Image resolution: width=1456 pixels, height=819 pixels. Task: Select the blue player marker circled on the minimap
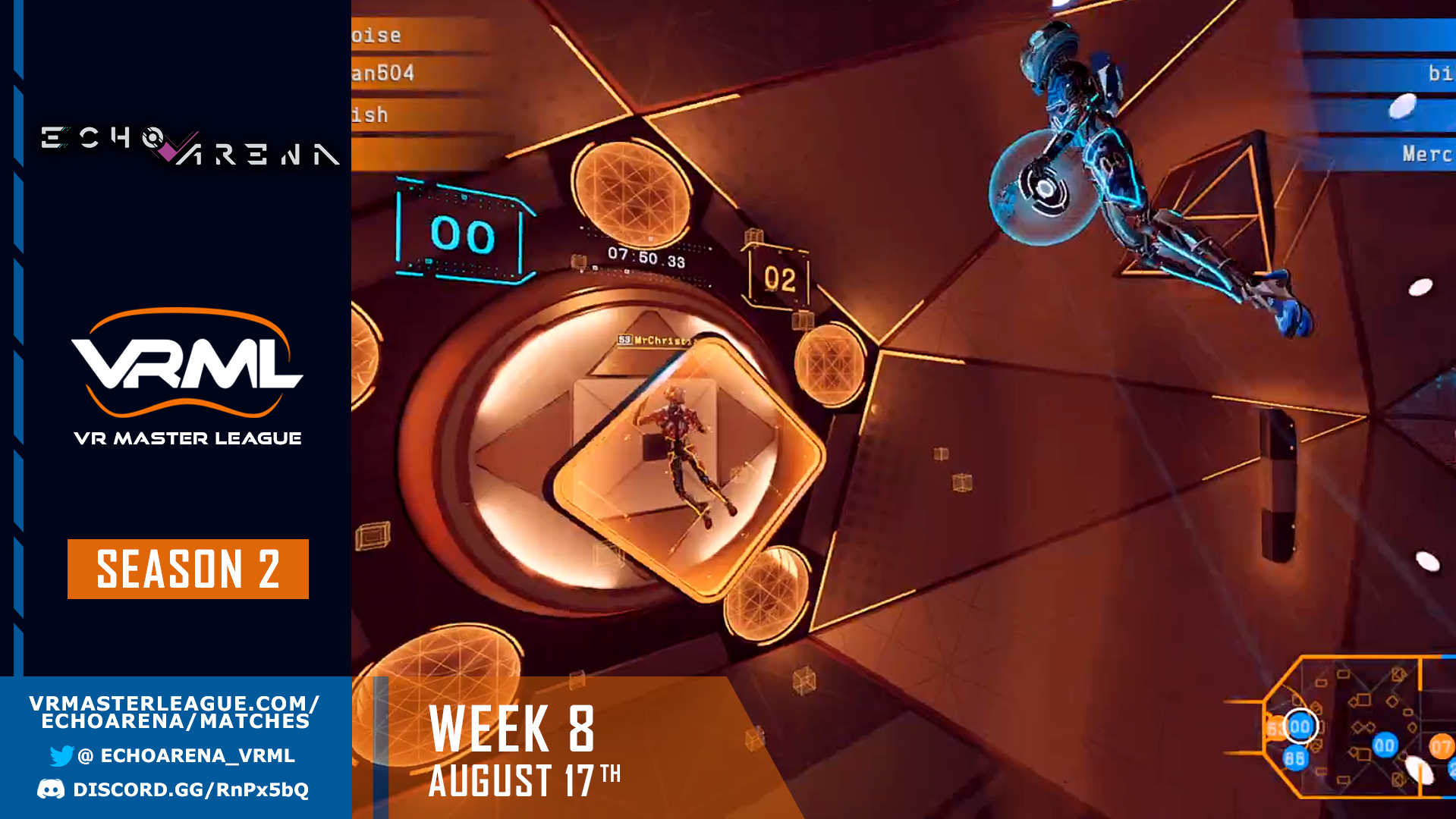pos(1300,726)
